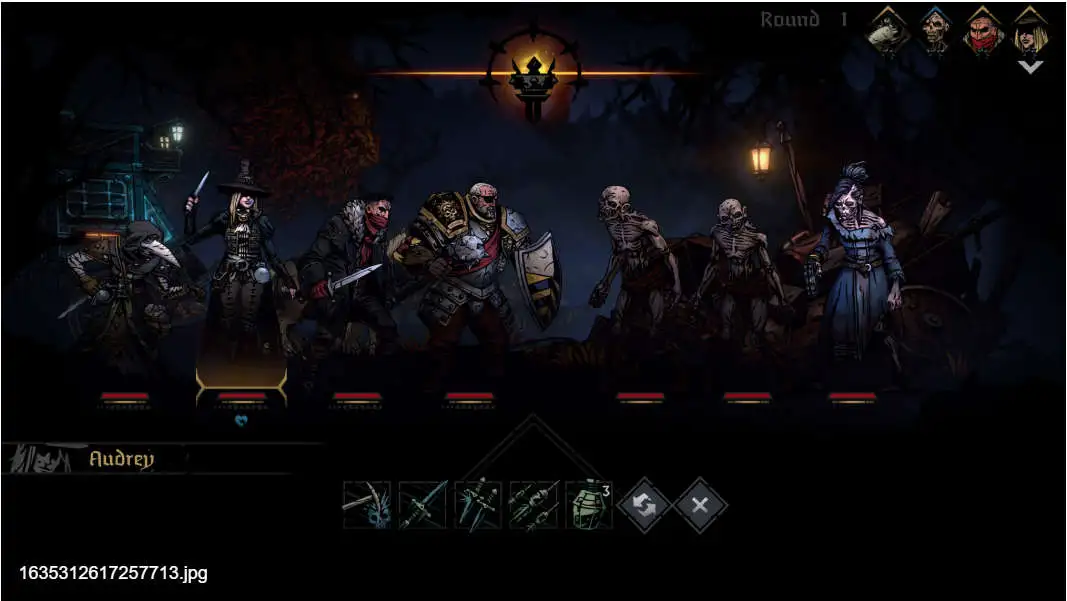Viewport: 1067px width, 601px height.
Task: Select the pickaxe and skull skill
Action: tap(366, 505)
